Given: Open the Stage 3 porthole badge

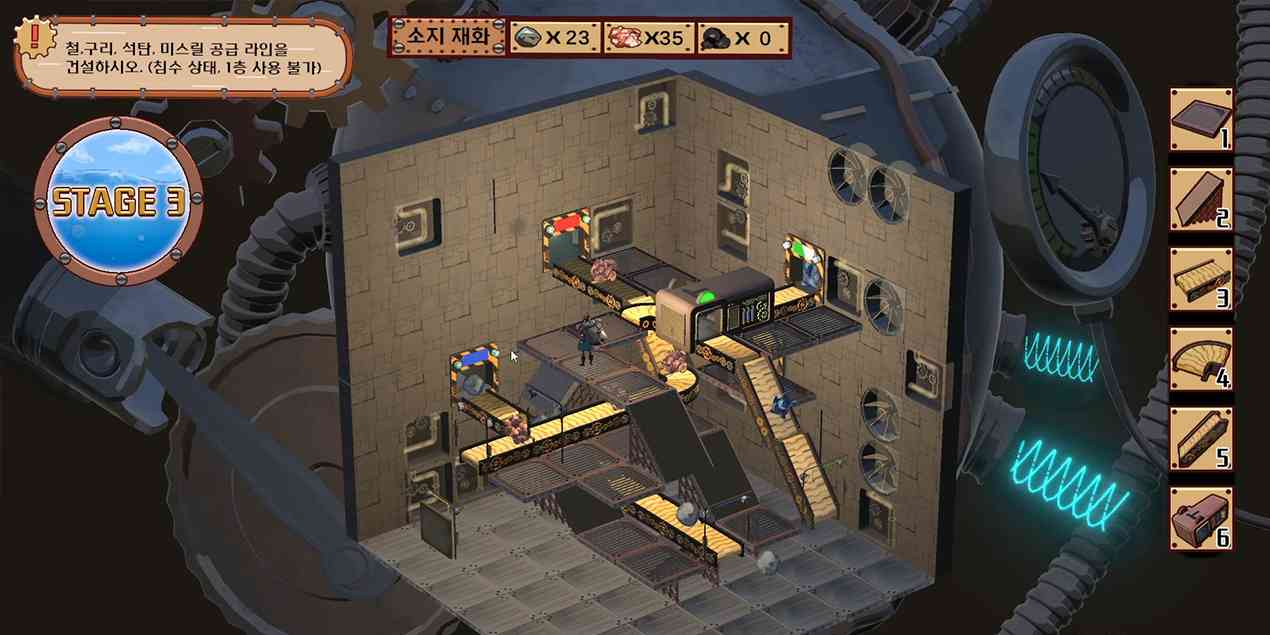Looking at the screenshot, I should (x=119, y=202).
